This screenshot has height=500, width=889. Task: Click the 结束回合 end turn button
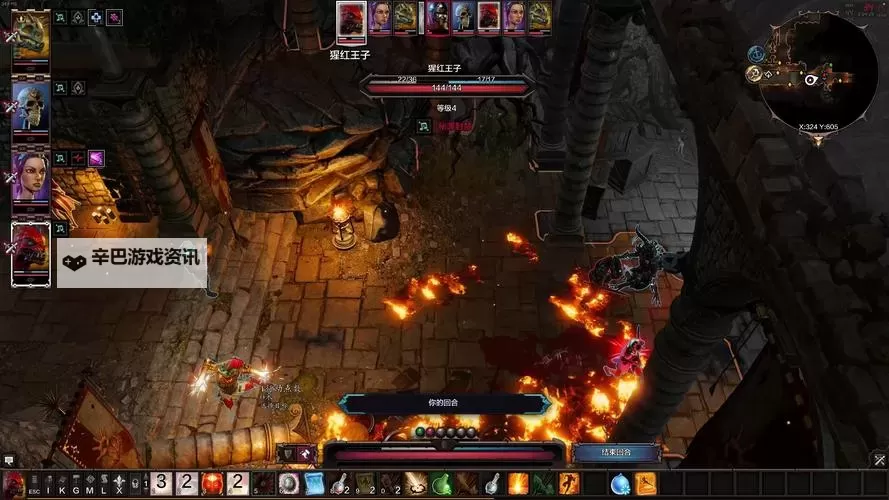click(616, 453)
